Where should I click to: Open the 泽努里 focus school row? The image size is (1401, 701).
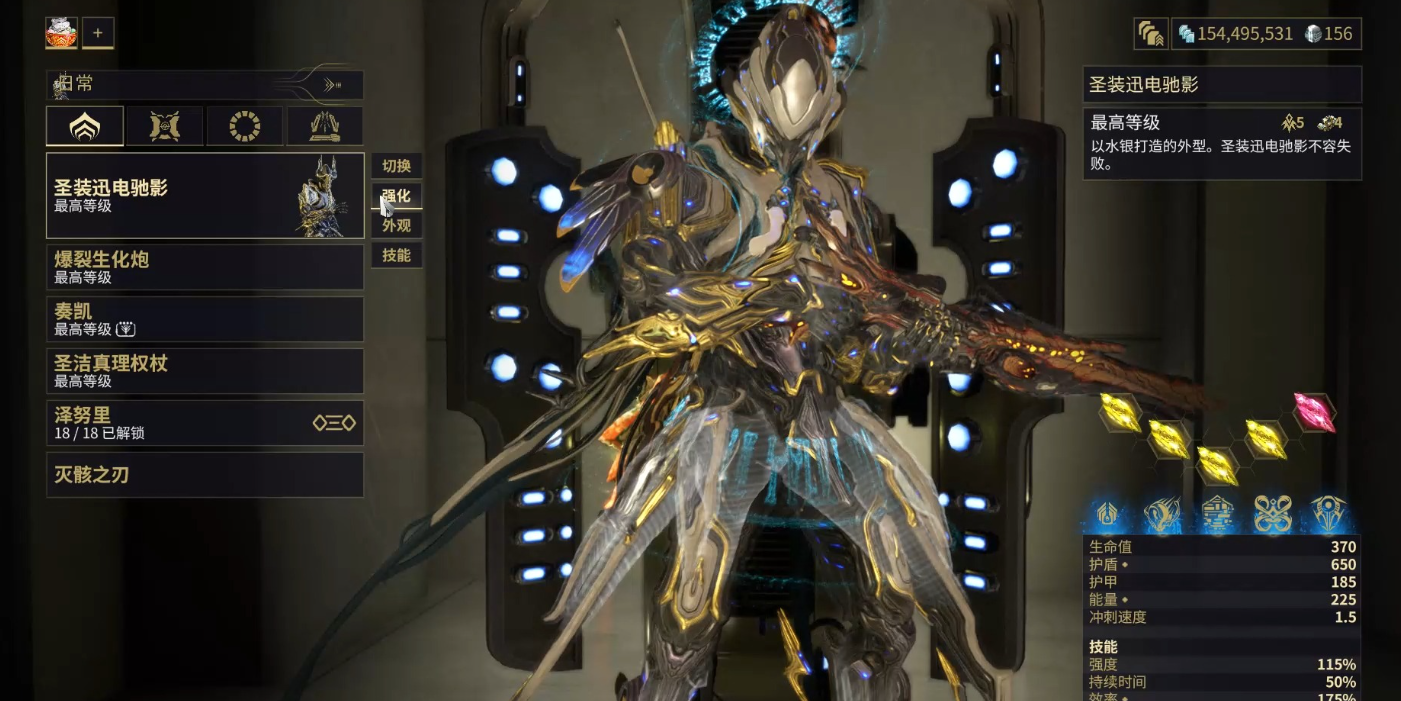tap(205, 423)
